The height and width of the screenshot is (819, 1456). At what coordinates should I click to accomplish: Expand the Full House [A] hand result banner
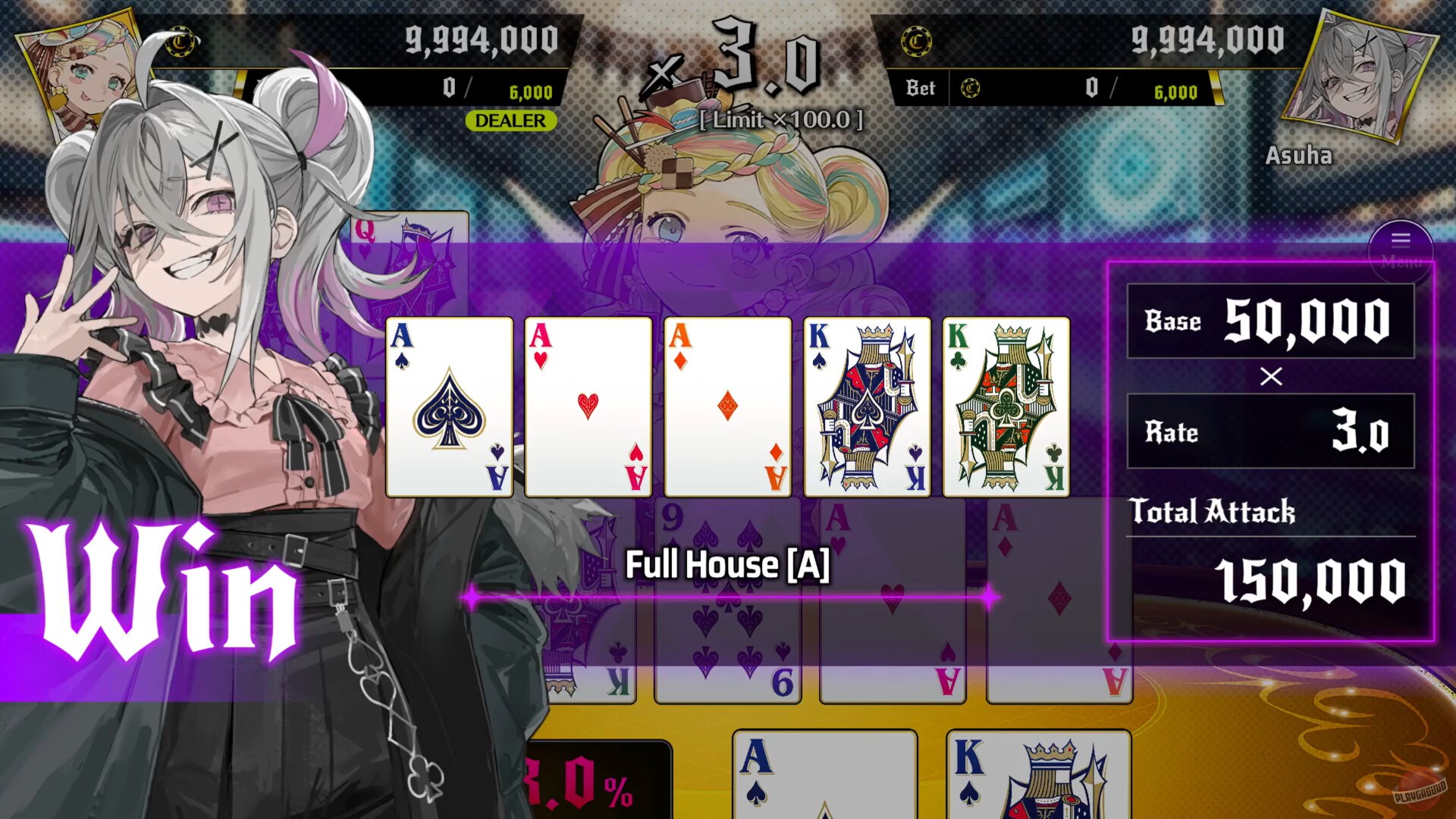pyautogui.click(x=726, y=563)
